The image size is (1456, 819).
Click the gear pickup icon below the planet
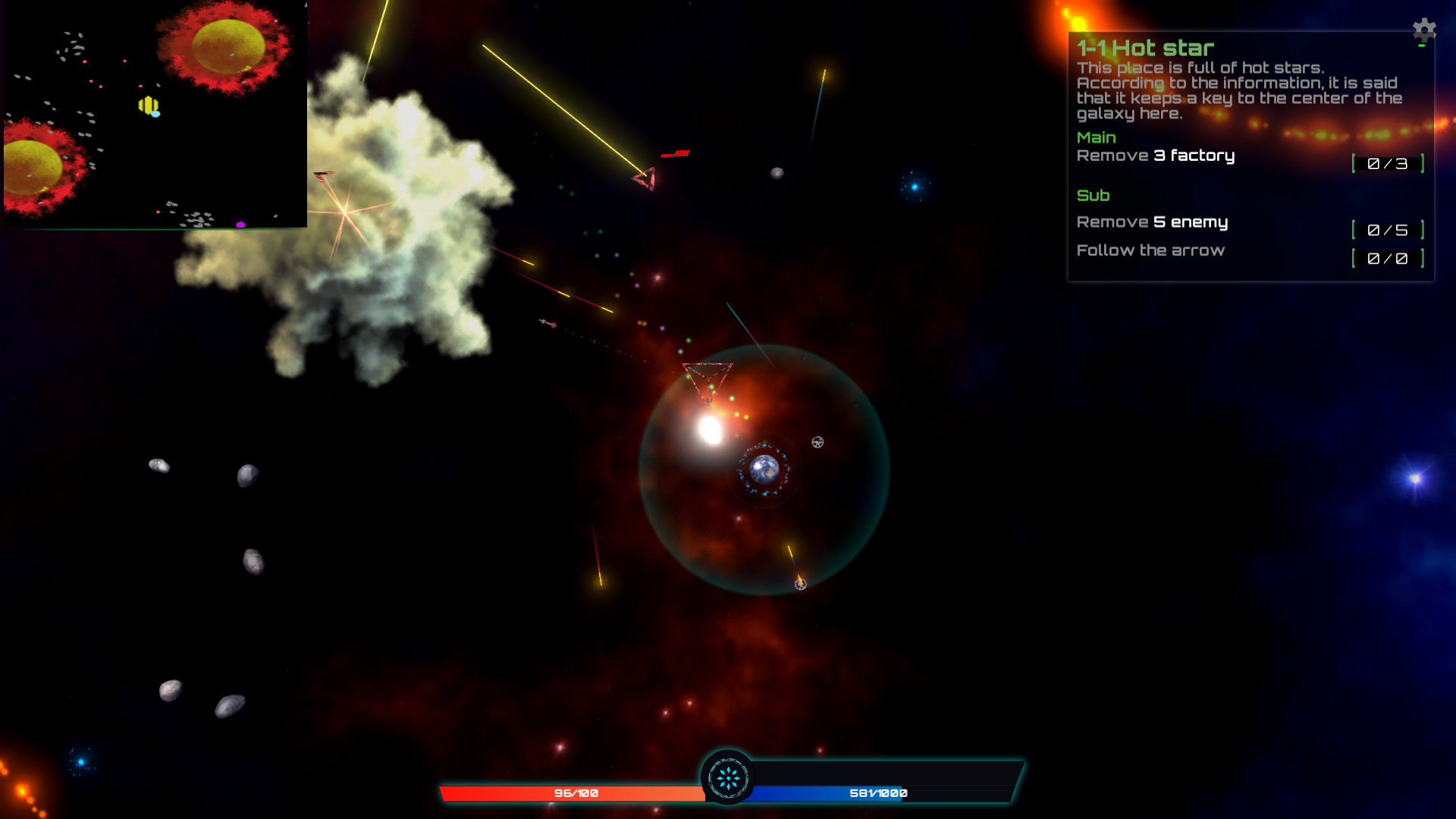click(801, 584)
